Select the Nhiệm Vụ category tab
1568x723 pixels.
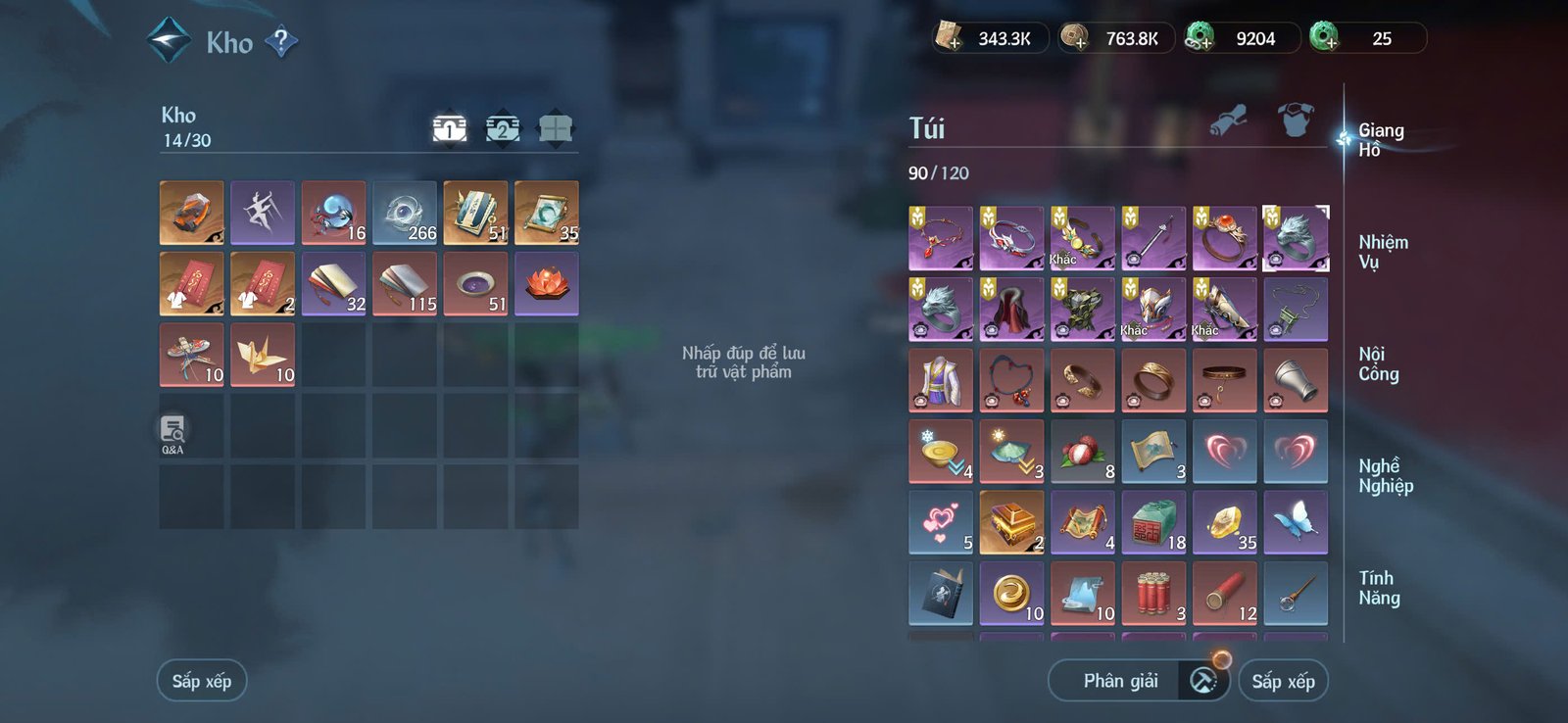click(x=1385, y=250)
